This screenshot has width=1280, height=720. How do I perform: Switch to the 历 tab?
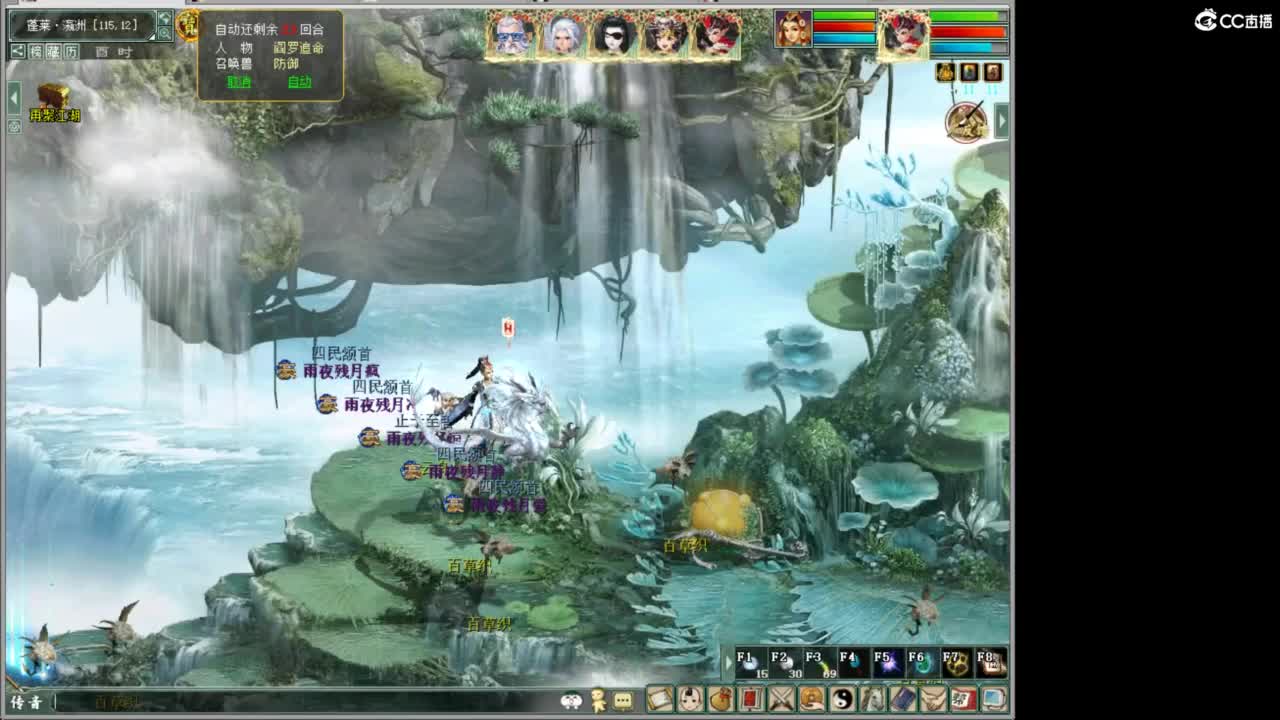pos(71,51)
